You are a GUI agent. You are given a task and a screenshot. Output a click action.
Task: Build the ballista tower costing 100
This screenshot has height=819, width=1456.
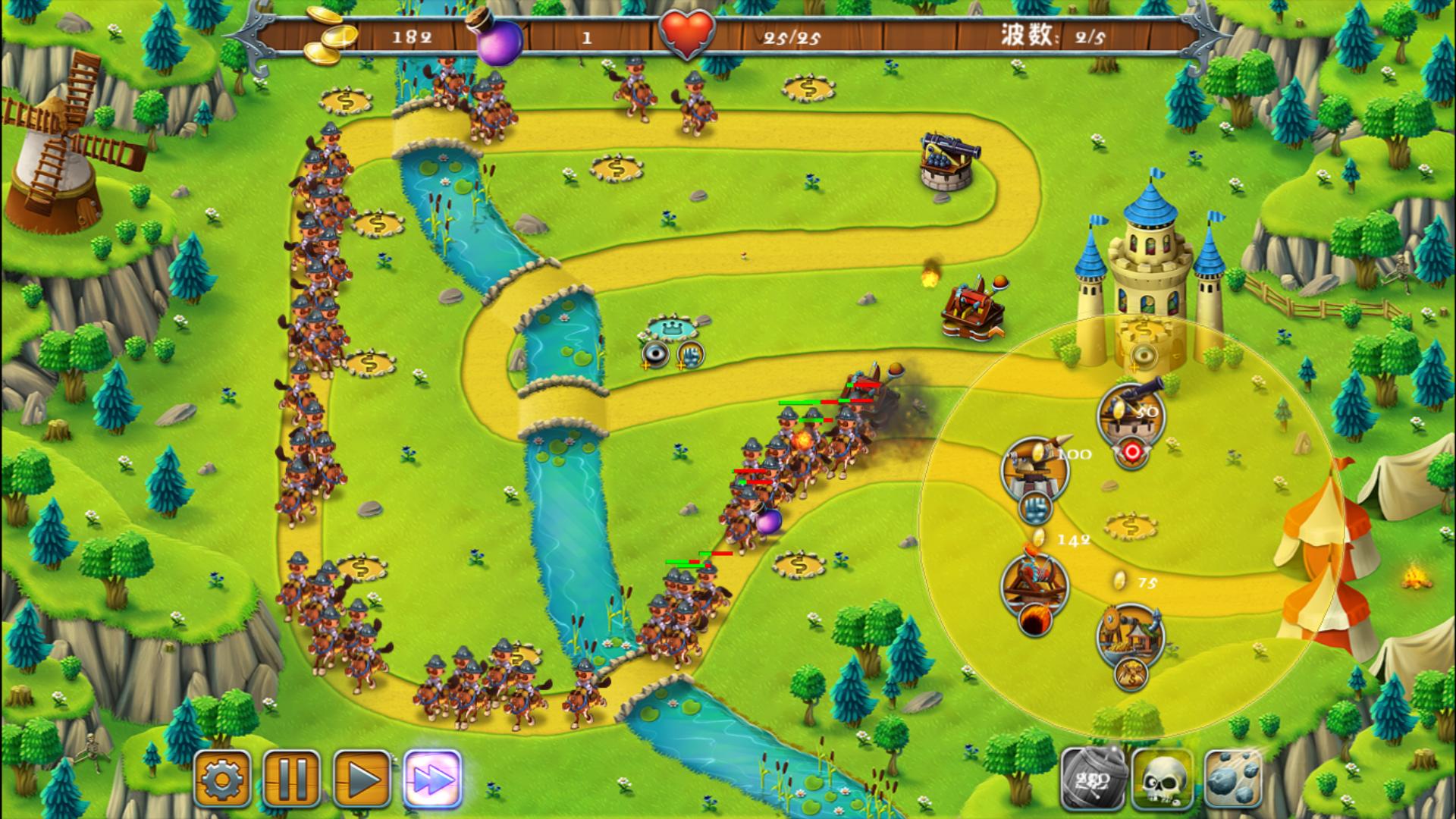[x=1034, y=468]
